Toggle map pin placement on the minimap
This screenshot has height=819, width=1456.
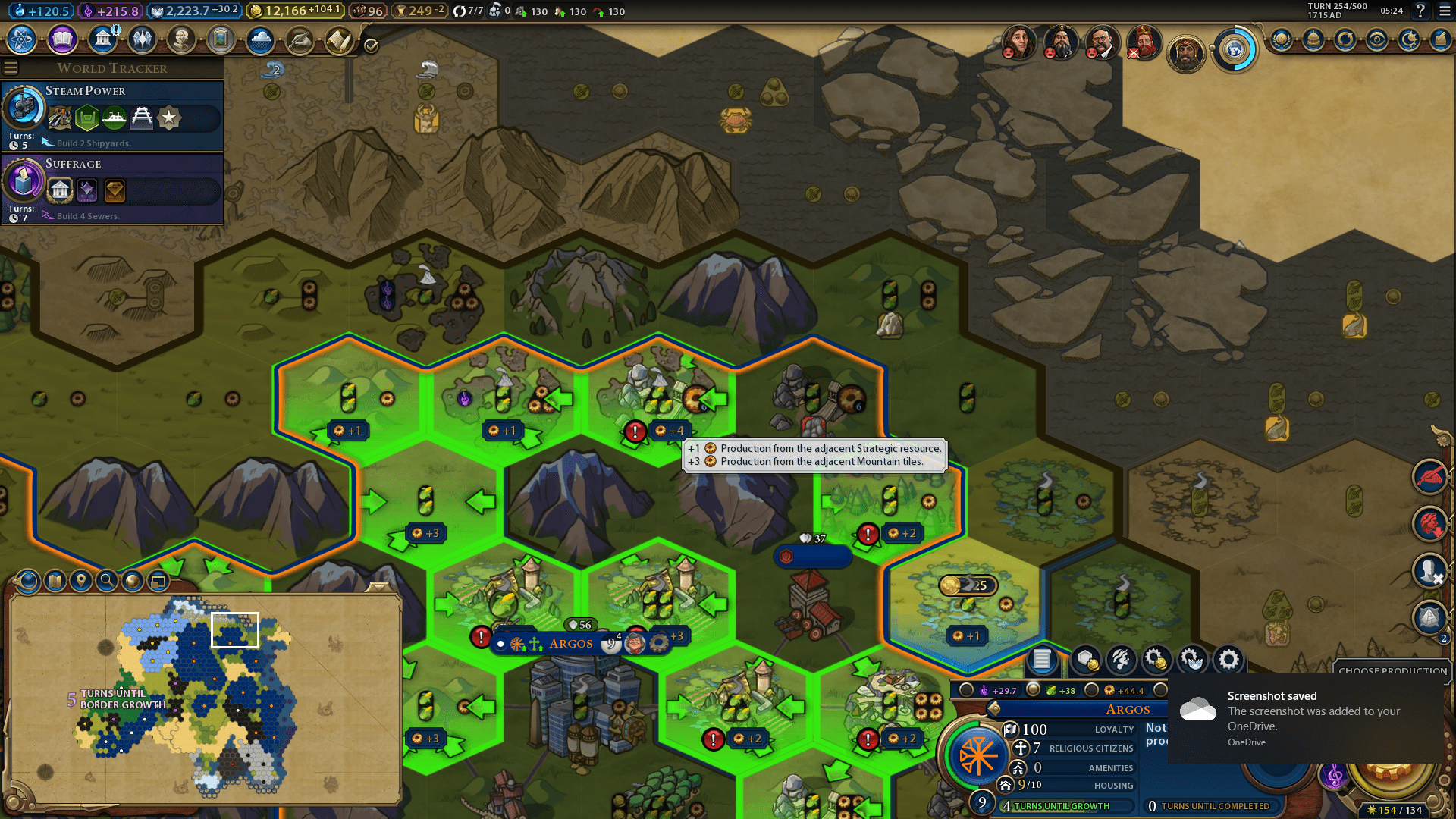(x=81, y=581)
